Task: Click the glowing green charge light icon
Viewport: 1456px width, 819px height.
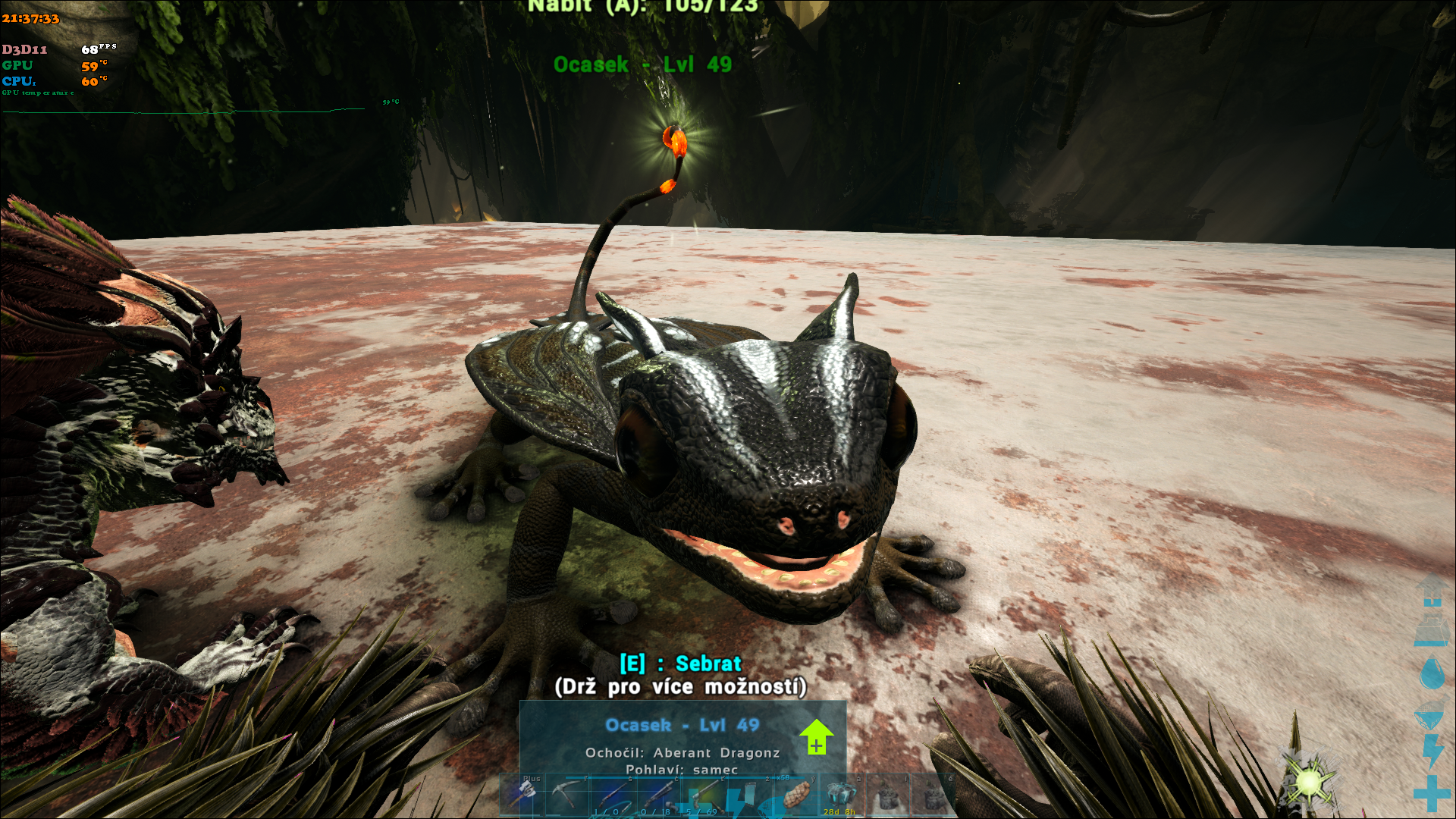Action: tap(1310, 781)
